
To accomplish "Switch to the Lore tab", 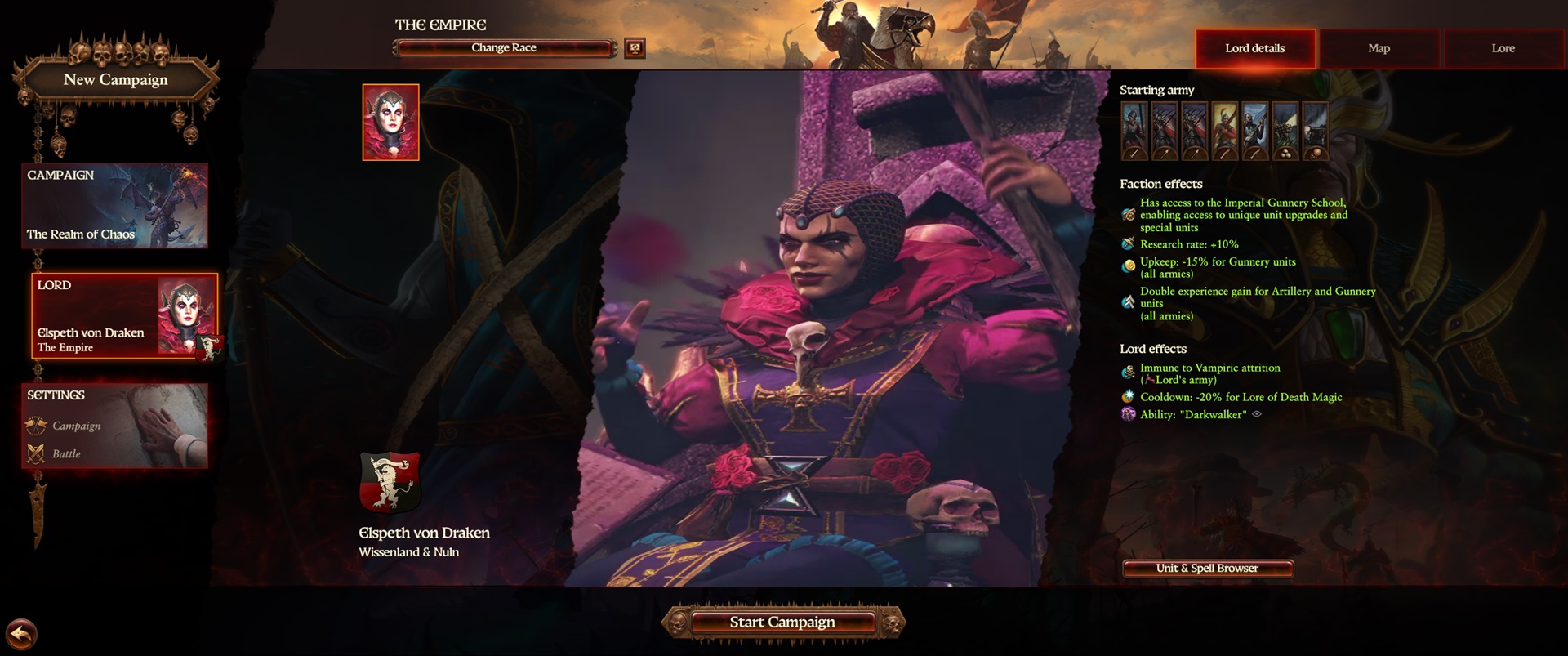I will coord(1503,48).
